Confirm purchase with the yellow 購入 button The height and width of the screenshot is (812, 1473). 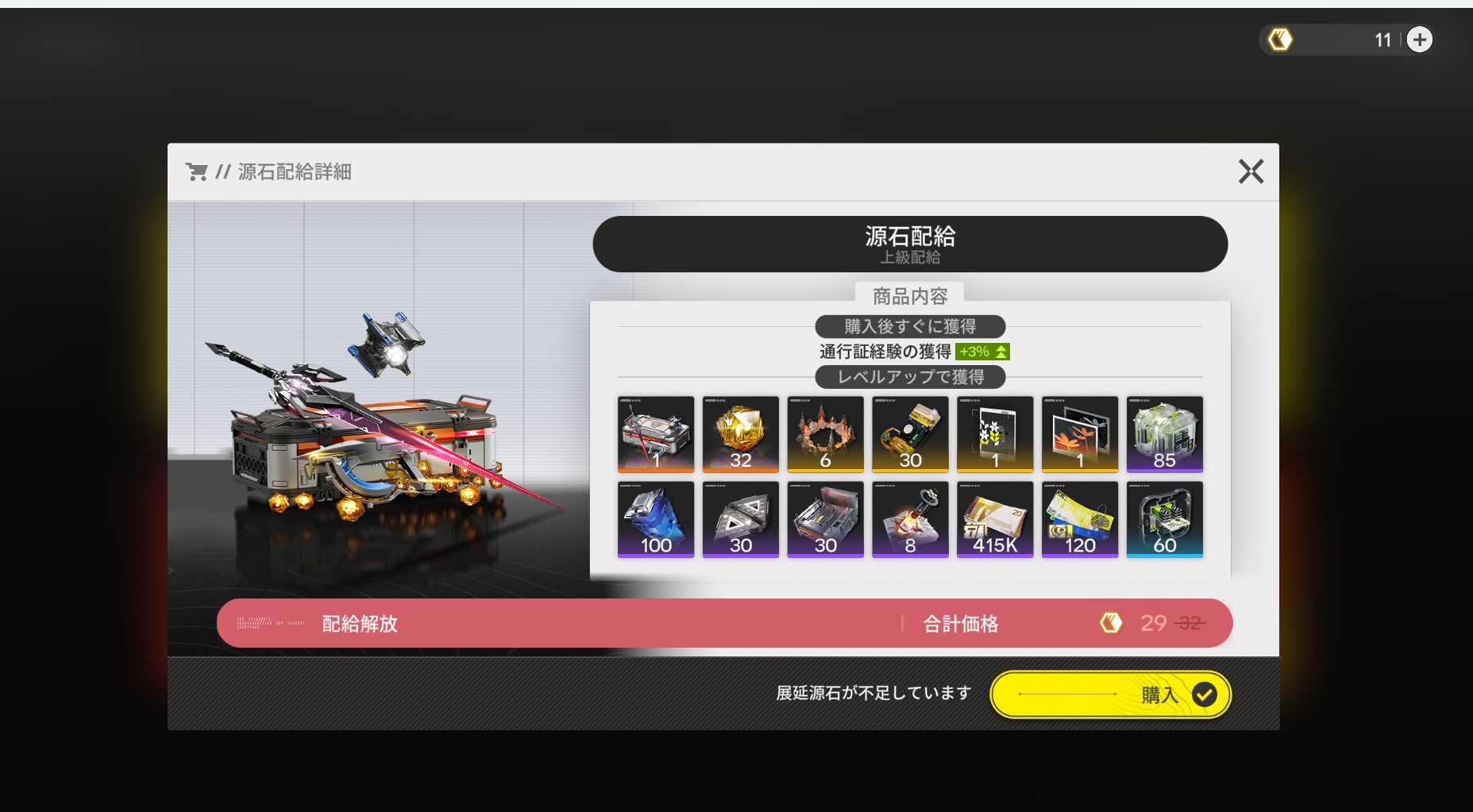pyautogui.click(x=1110, y=695)
